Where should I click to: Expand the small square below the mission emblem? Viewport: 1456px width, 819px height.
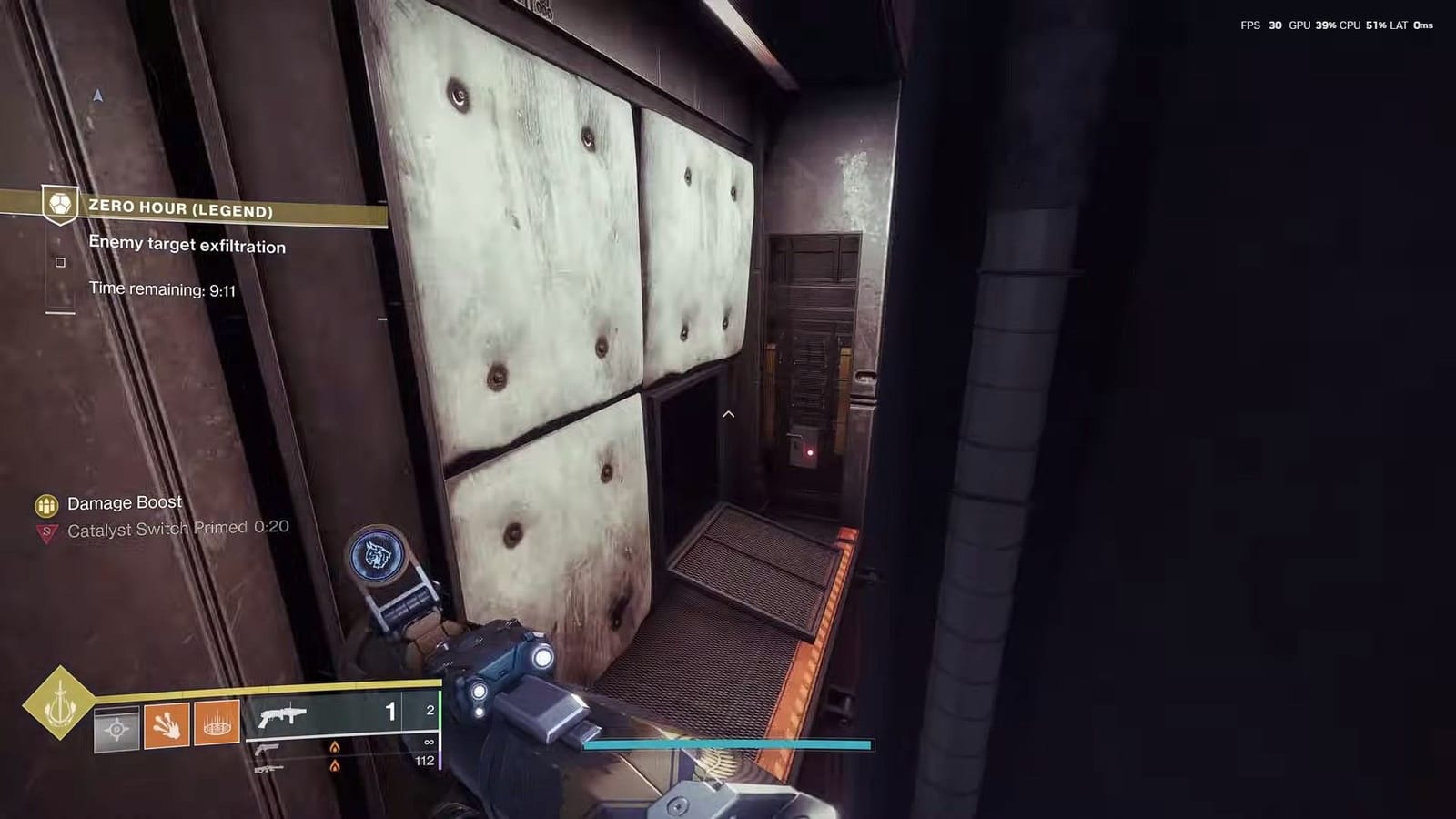pyautogui.click(x=60, y=262)
